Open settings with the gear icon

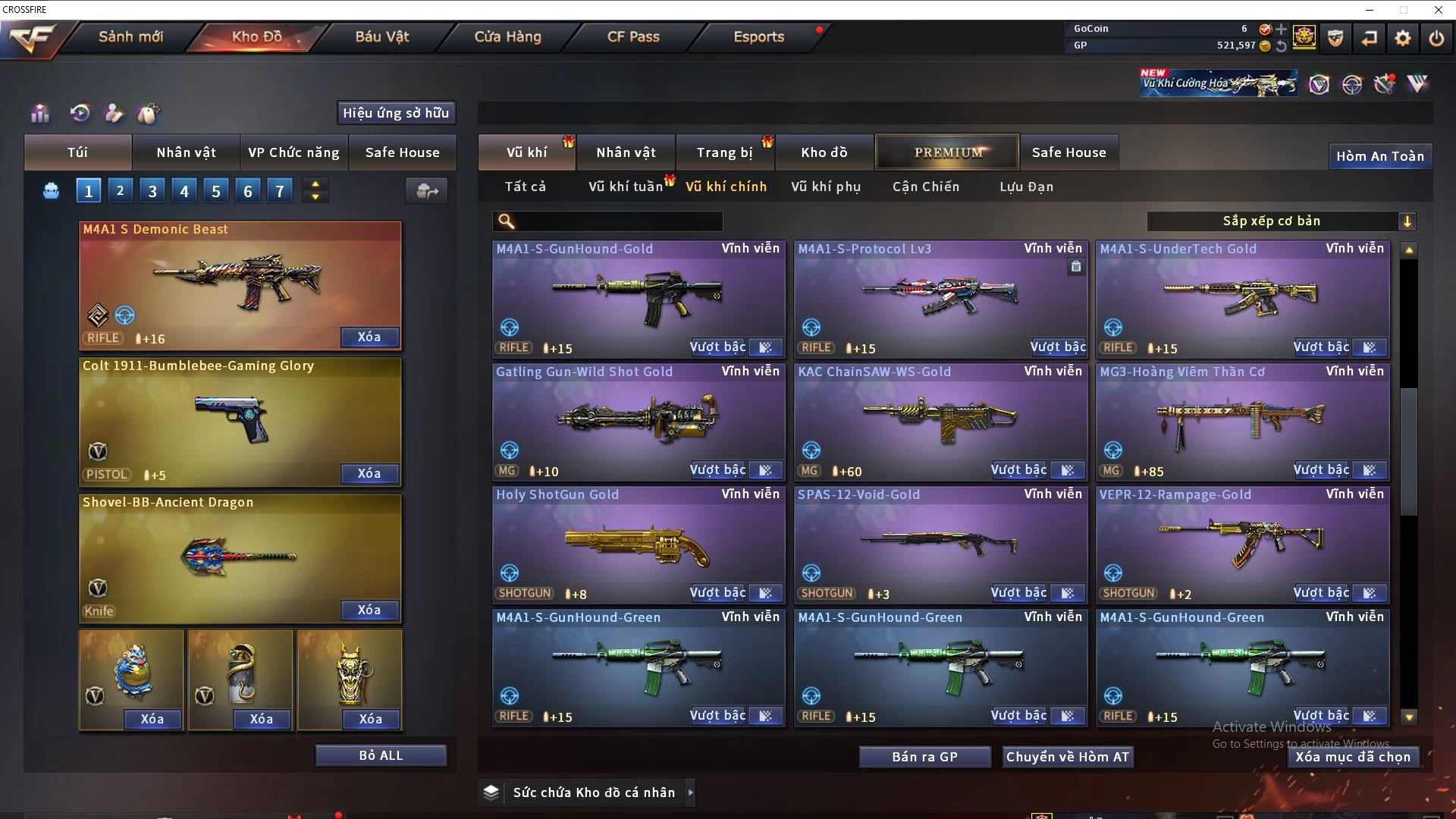pos(1403,38)
